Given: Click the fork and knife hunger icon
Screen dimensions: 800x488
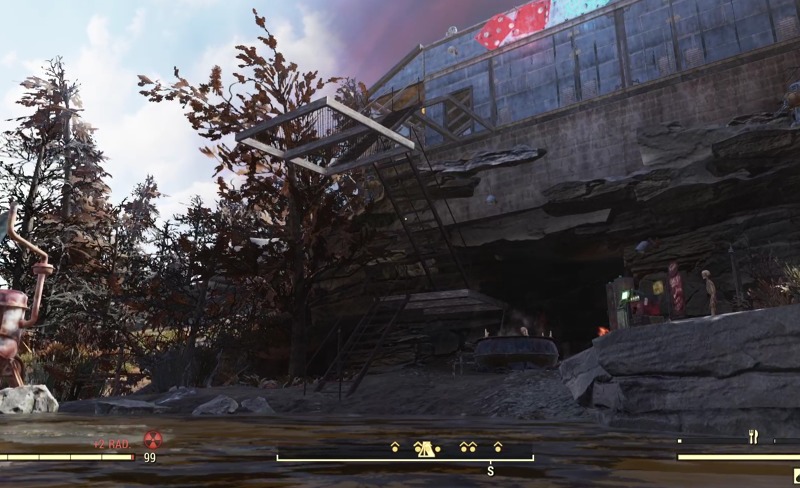Looking at the screenshot, I should tap(752, 436).
